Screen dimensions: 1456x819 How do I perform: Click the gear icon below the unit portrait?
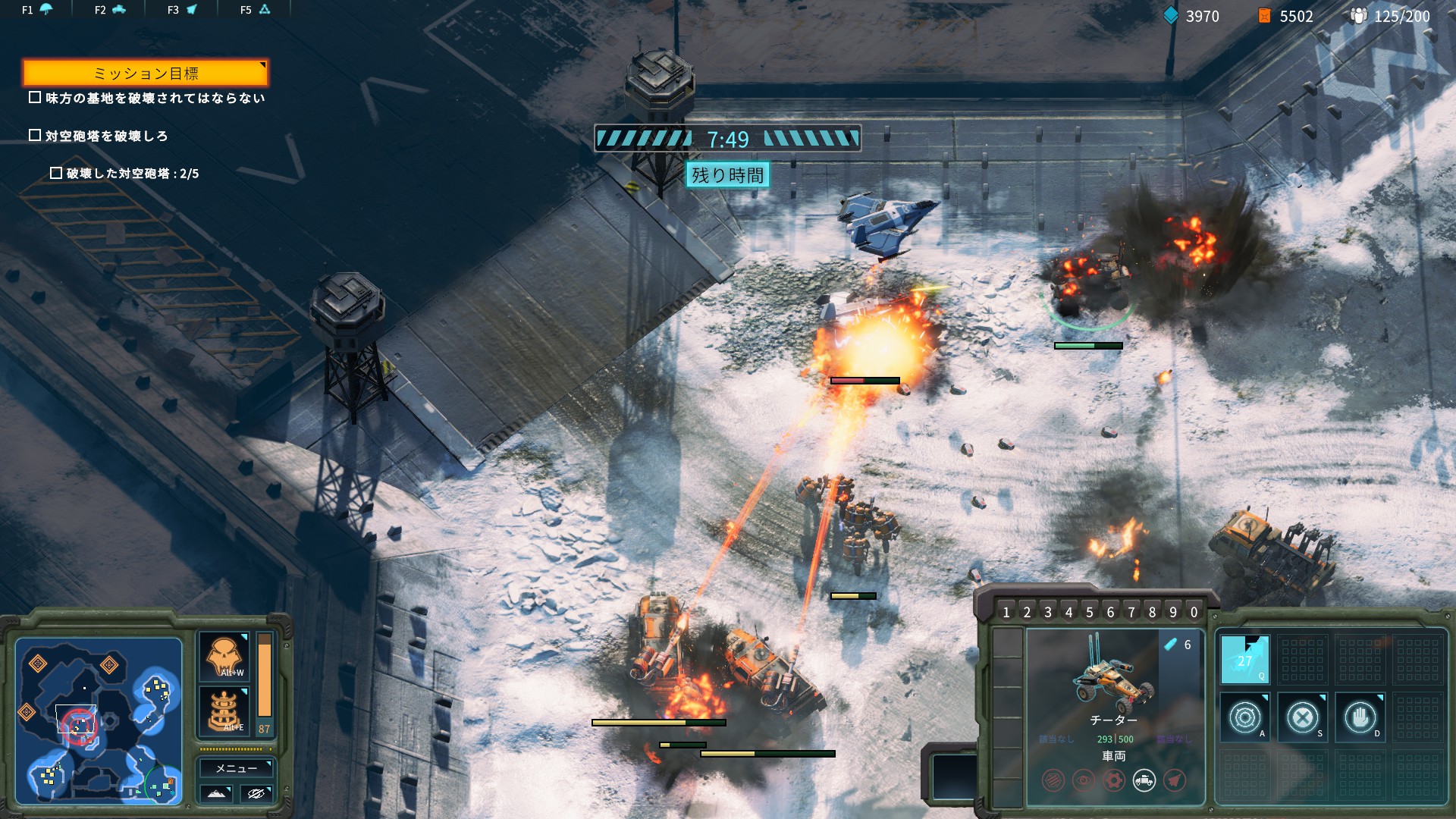1113,780
